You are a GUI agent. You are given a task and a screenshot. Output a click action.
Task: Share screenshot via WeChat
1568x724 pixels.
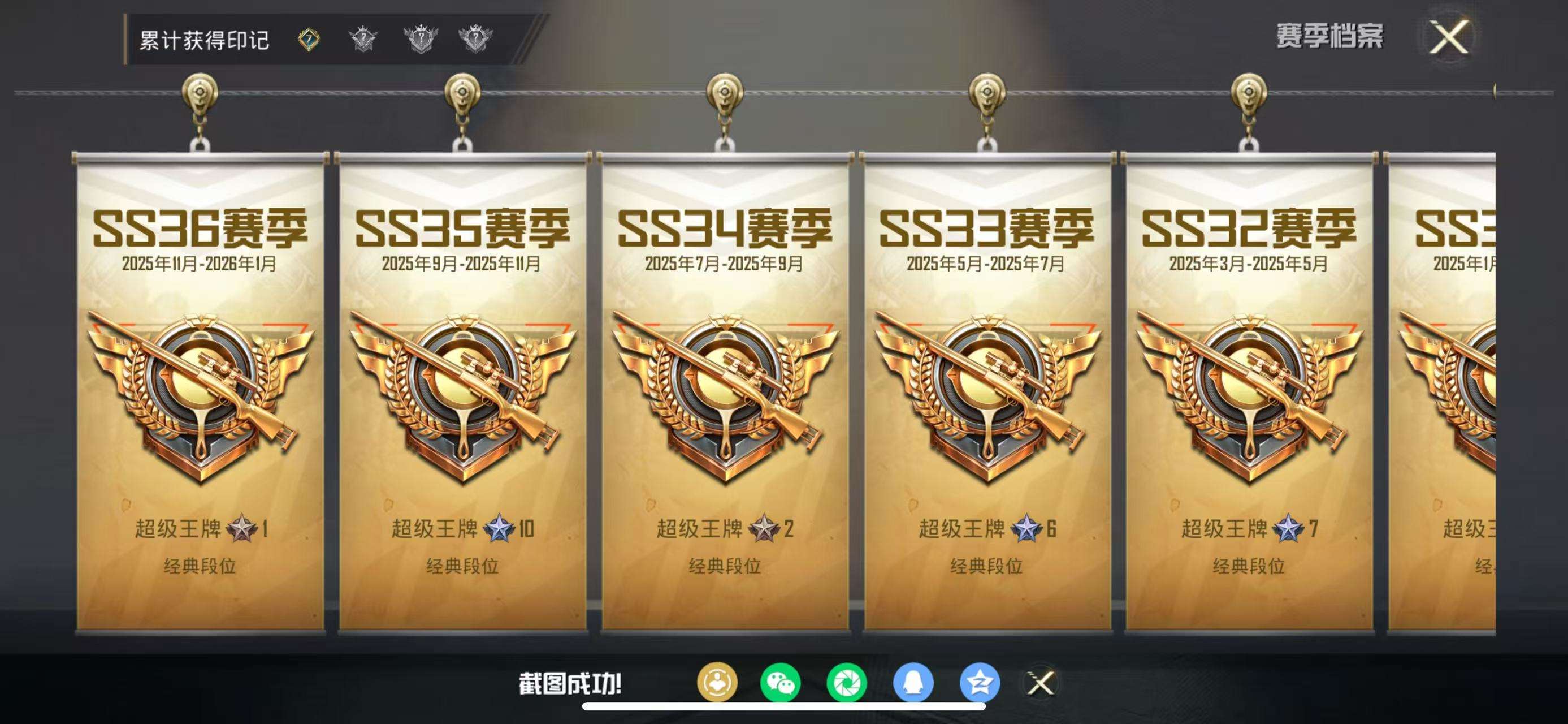[779, 683]
